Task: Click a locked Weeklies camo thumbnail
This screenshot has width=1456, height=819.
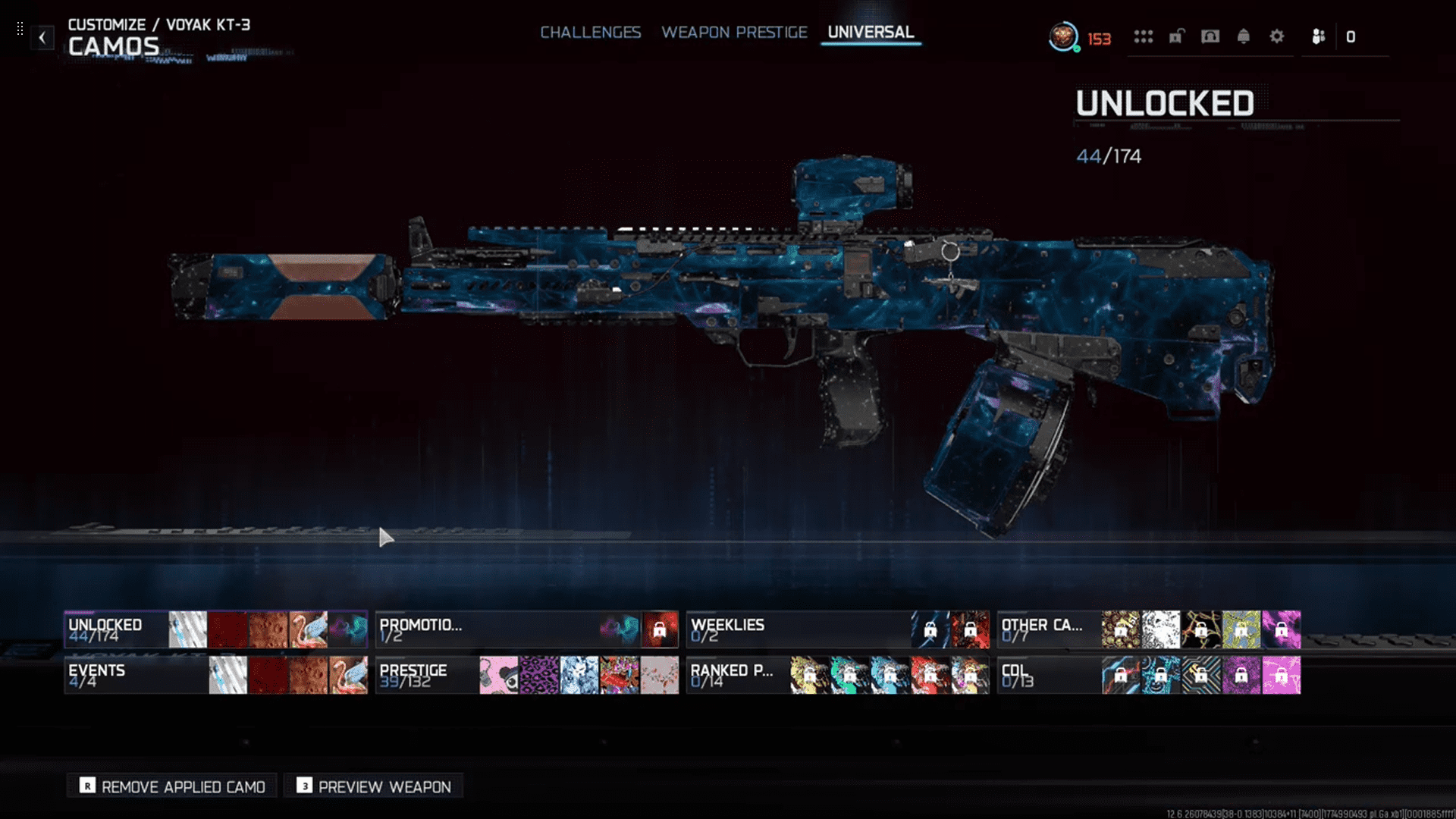Action: 931,629
